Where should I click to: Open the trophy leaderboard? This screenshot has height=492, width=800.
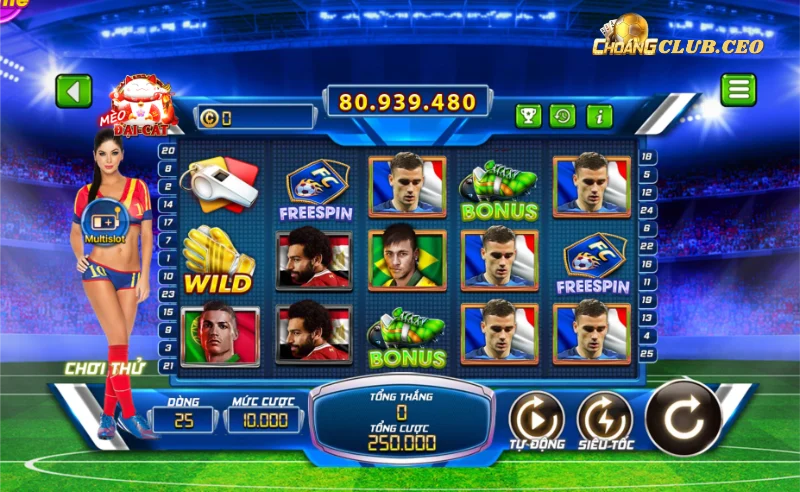pyautogui.click(x=528, y=116)
